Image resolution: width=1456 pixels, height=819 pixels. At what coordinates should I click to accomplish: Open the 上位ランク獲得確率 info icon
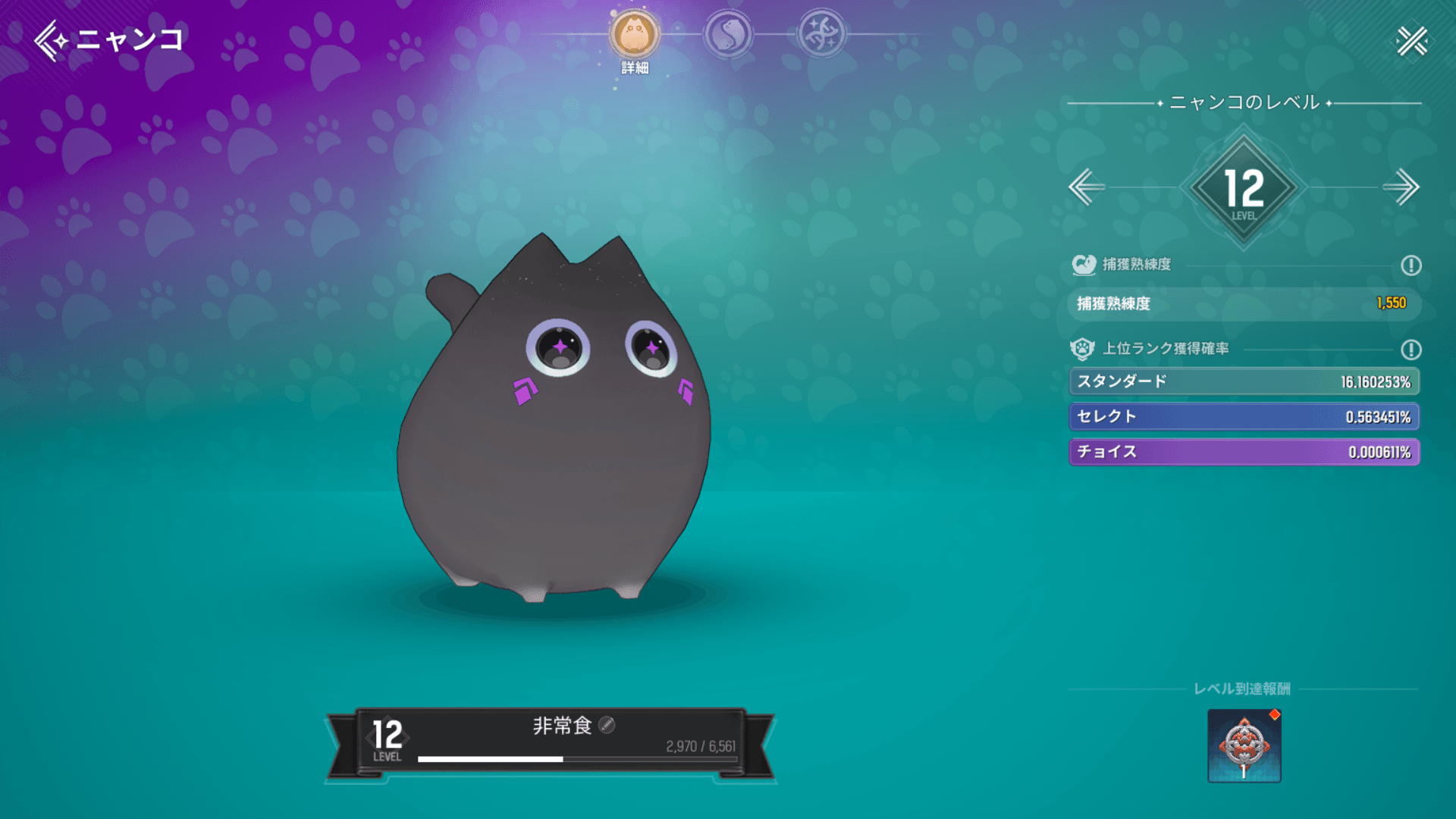1410,350
